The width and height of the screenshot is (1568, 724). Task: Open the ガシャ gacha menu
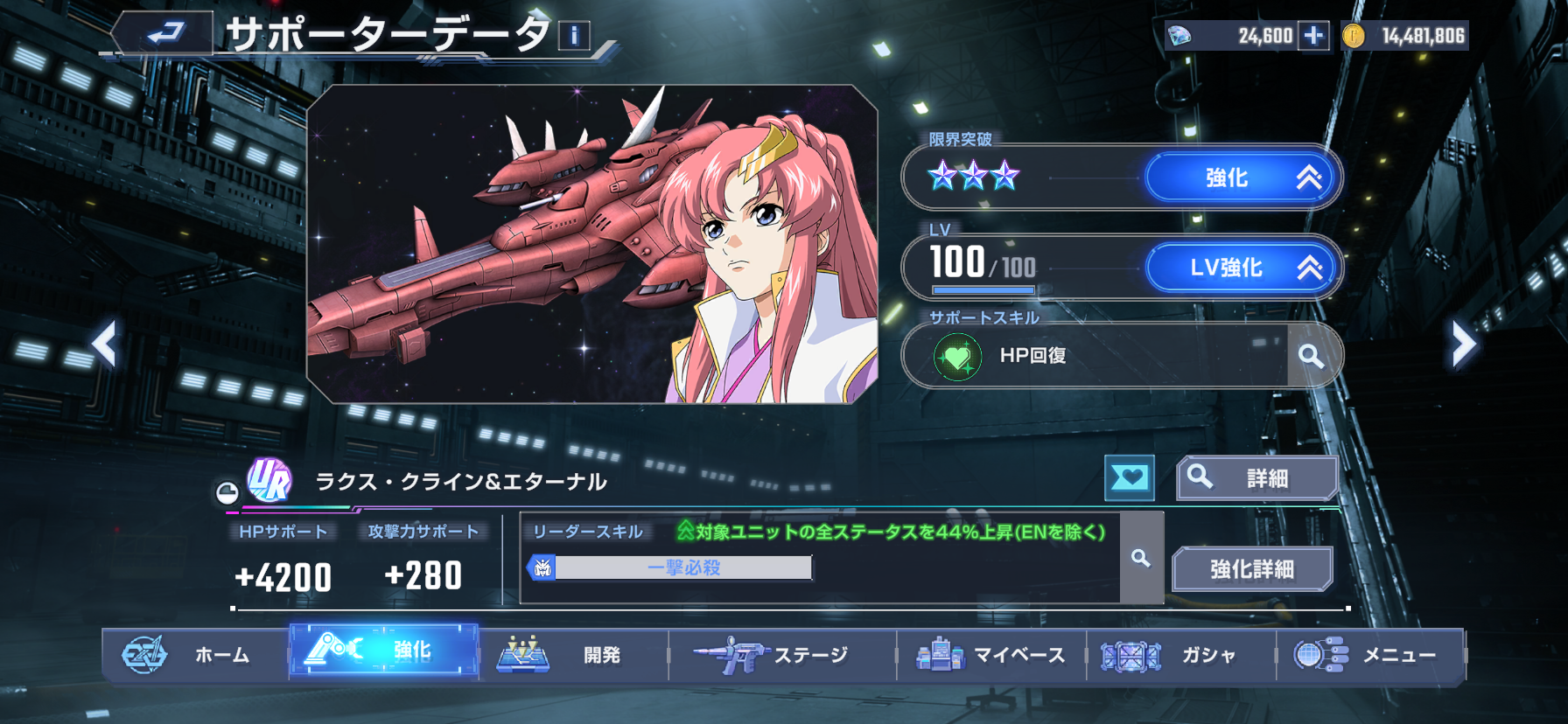1180,655
